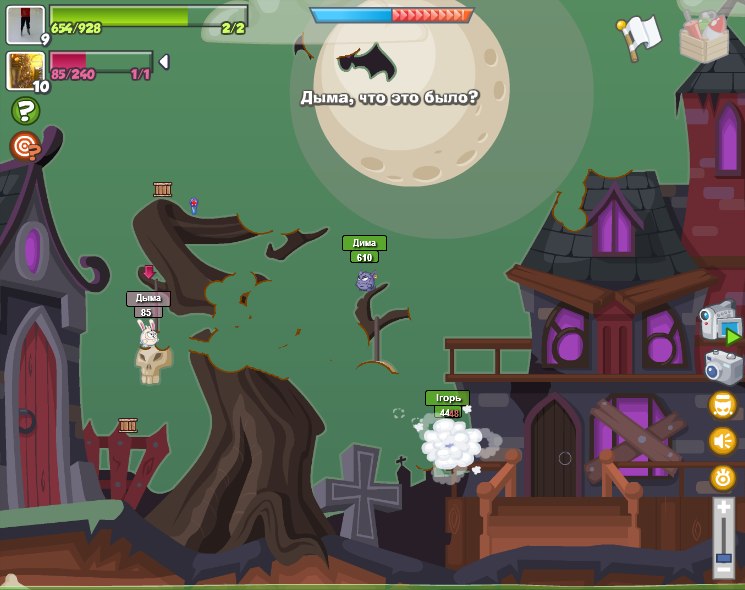Click the yellow fullscreen mode button
Image resolution: width=745 pixels, height=590 pixels.
tap(723, 405)
